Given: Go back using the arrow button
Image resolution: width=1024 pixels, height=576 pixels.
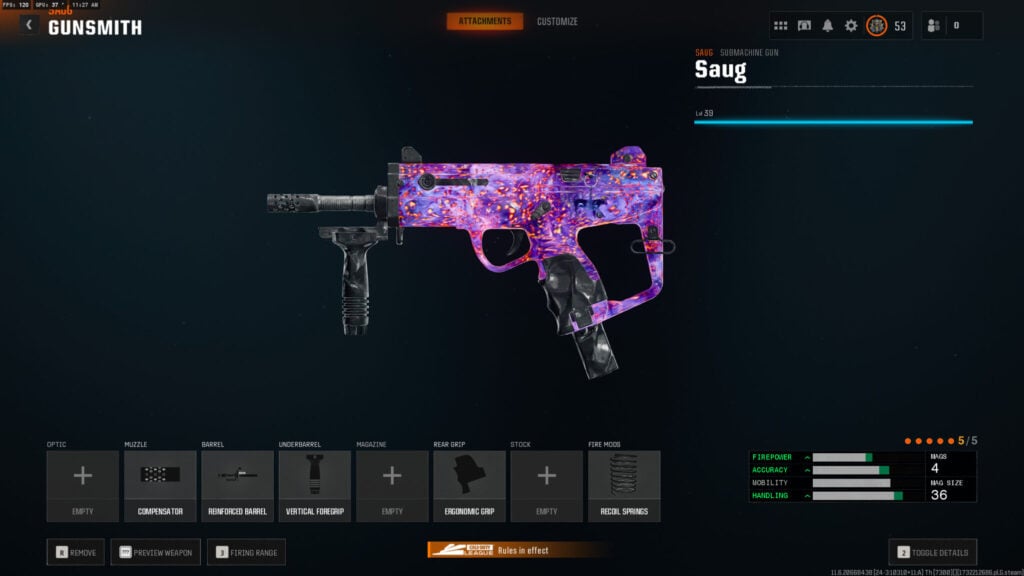Looking at the screenshot, I should 29,25.
